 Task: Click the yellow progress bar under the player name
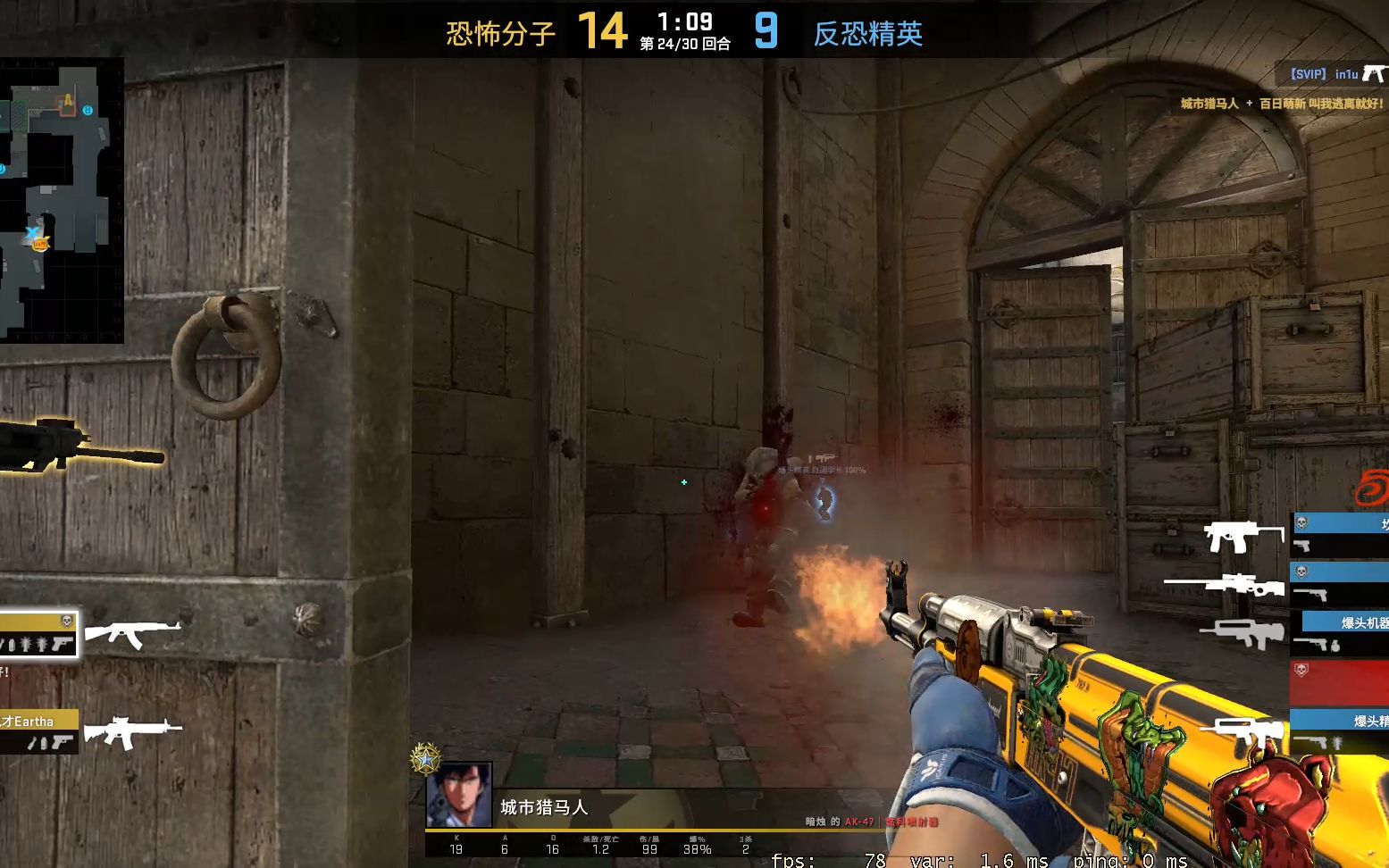point(625,829)
